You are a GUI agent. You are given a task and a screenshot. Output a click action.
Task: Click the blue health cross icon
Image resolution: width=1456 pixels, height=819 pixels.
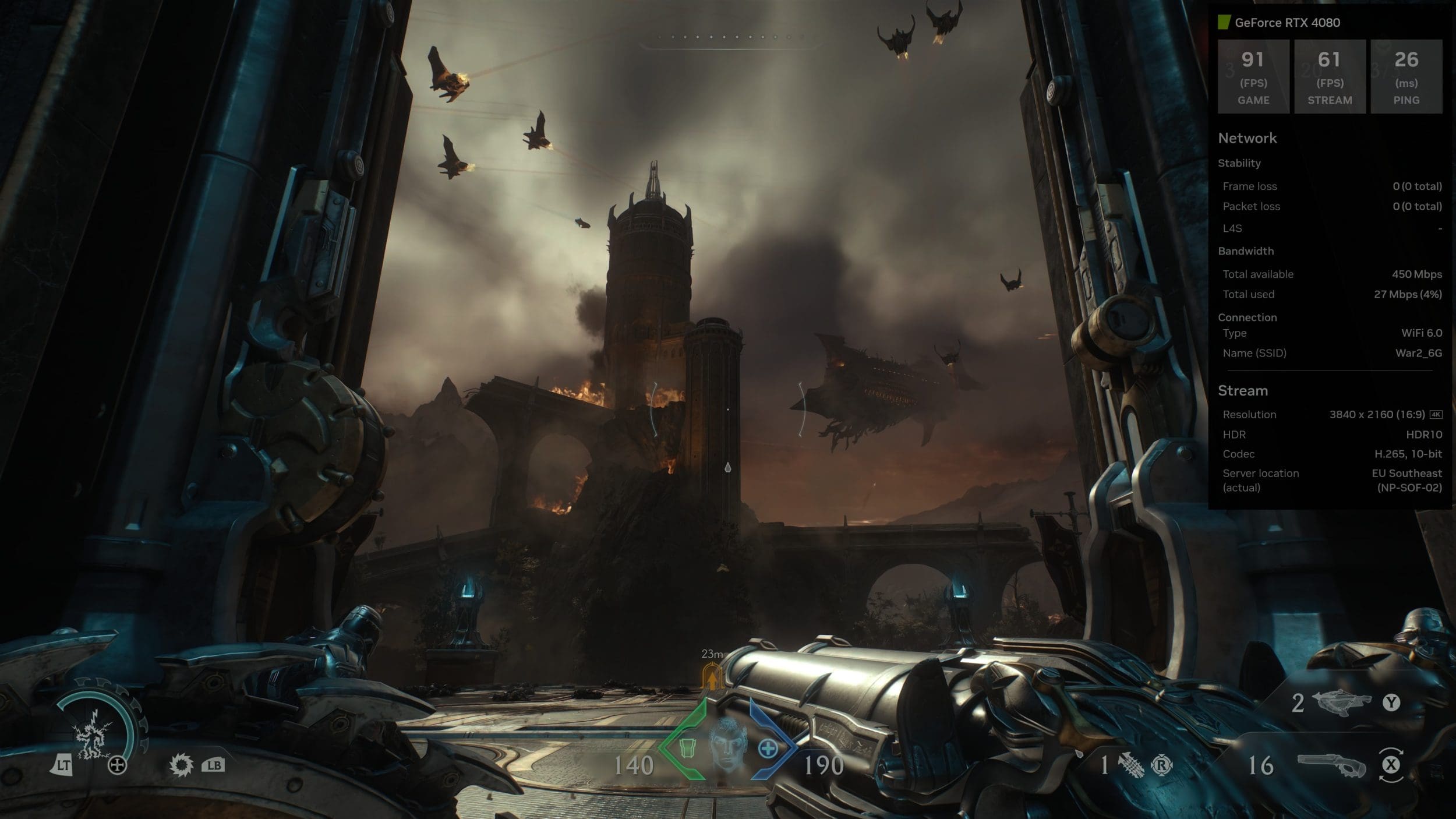point(768,749)
